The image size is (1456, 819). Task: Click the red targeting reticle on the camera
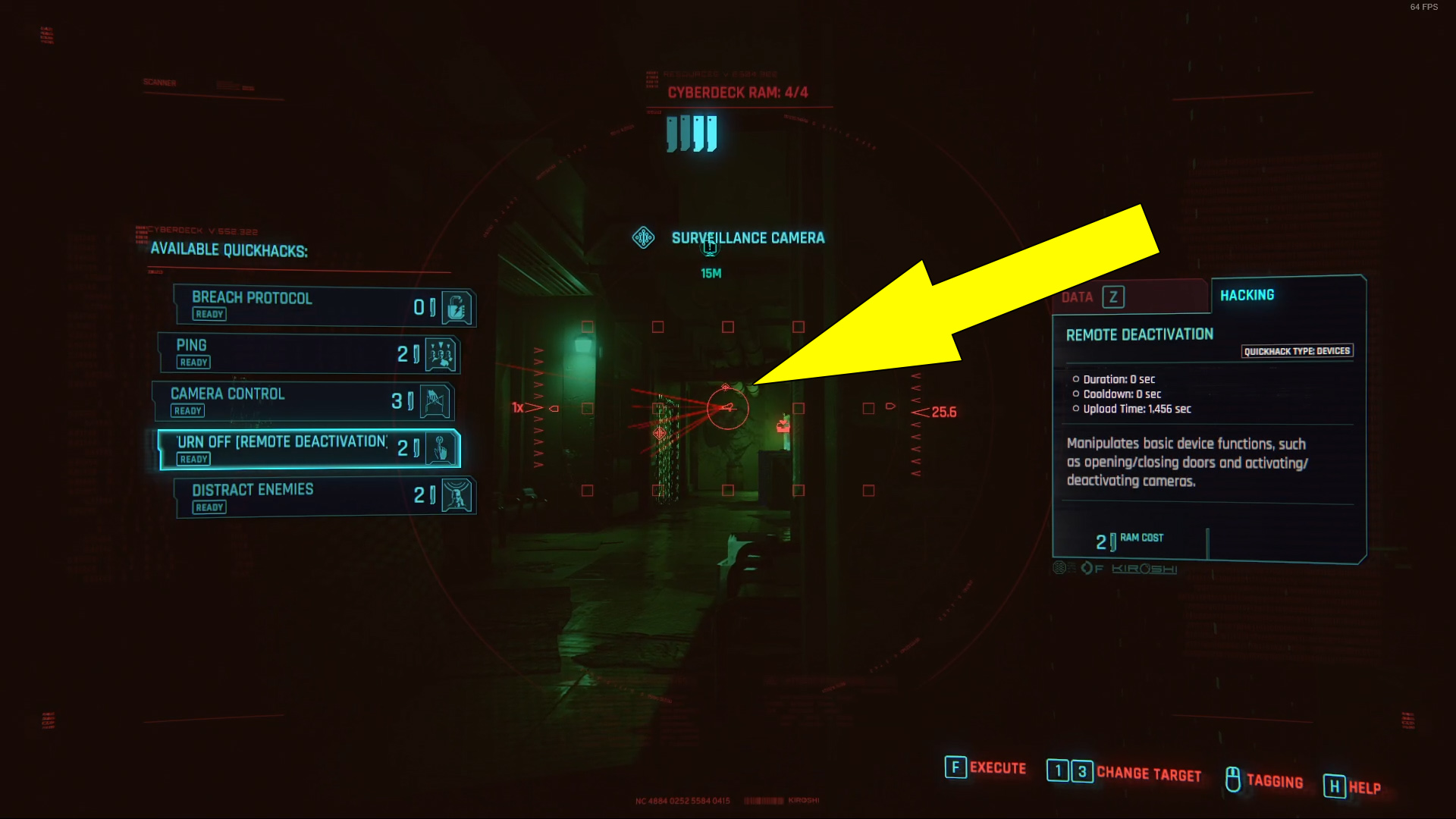tap(727, 407)
